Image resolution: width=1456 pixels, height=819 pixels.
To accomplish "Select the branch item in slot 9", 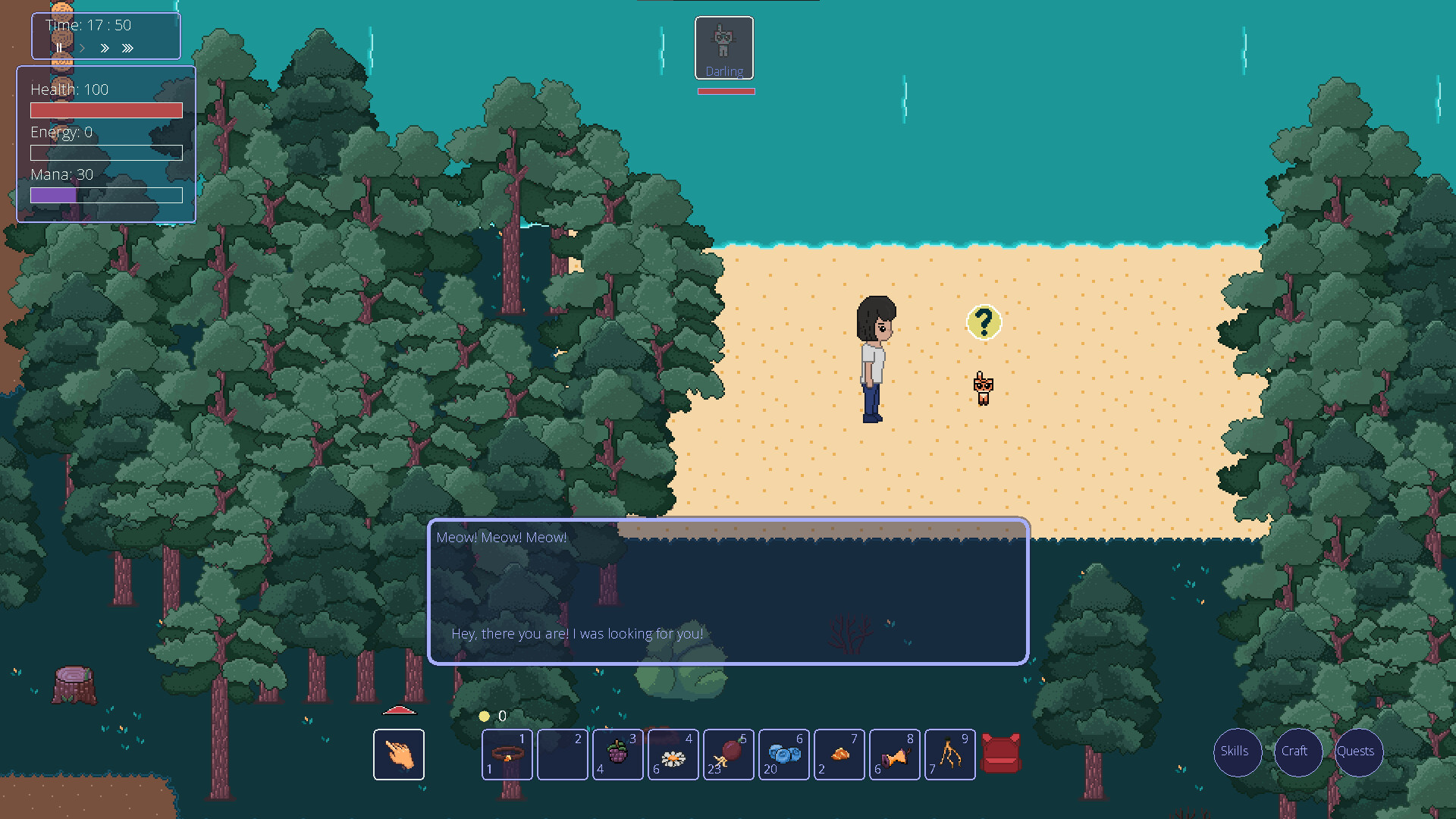I will pyautogui.click(x=949, y=754).
